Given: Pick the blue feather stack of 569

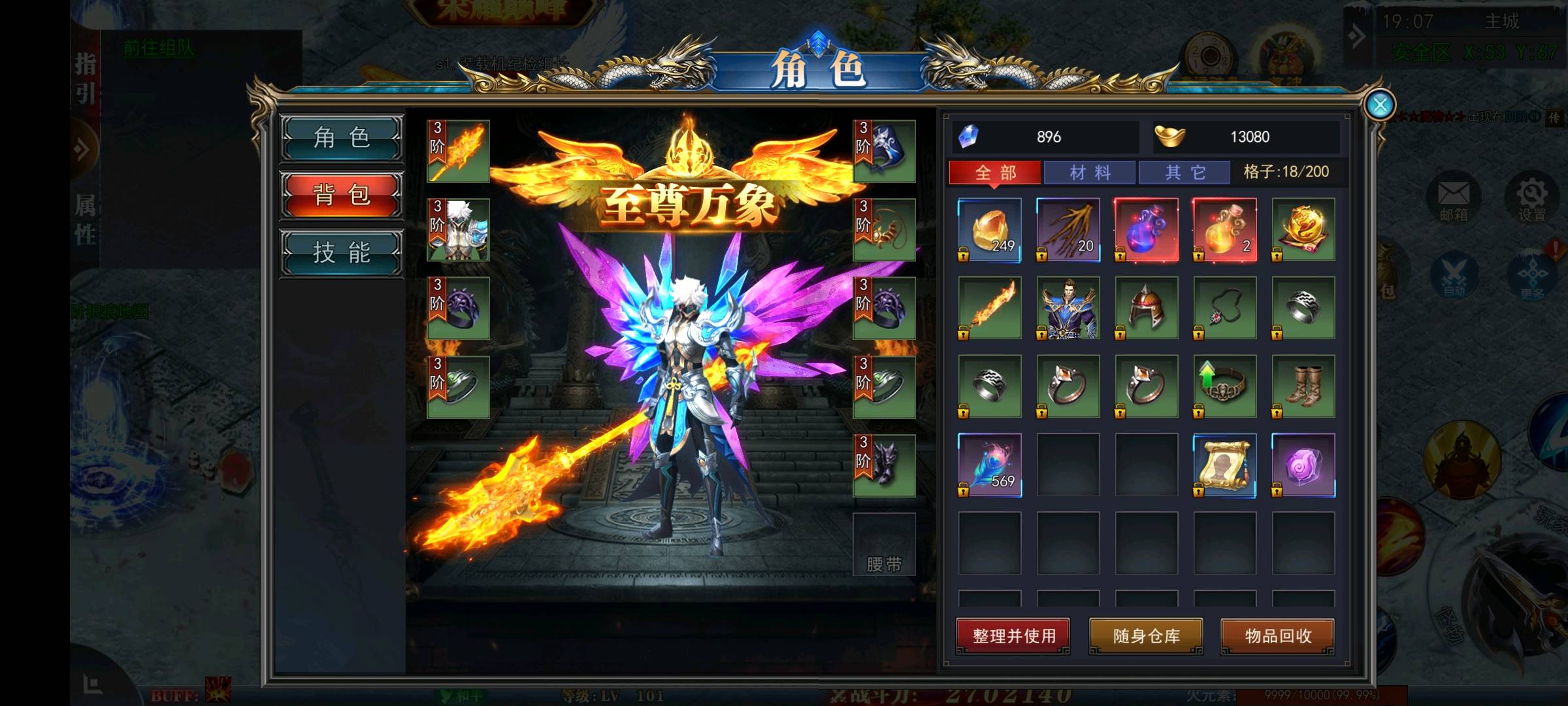Looking at the screenshot, I should tap(990, 465).
